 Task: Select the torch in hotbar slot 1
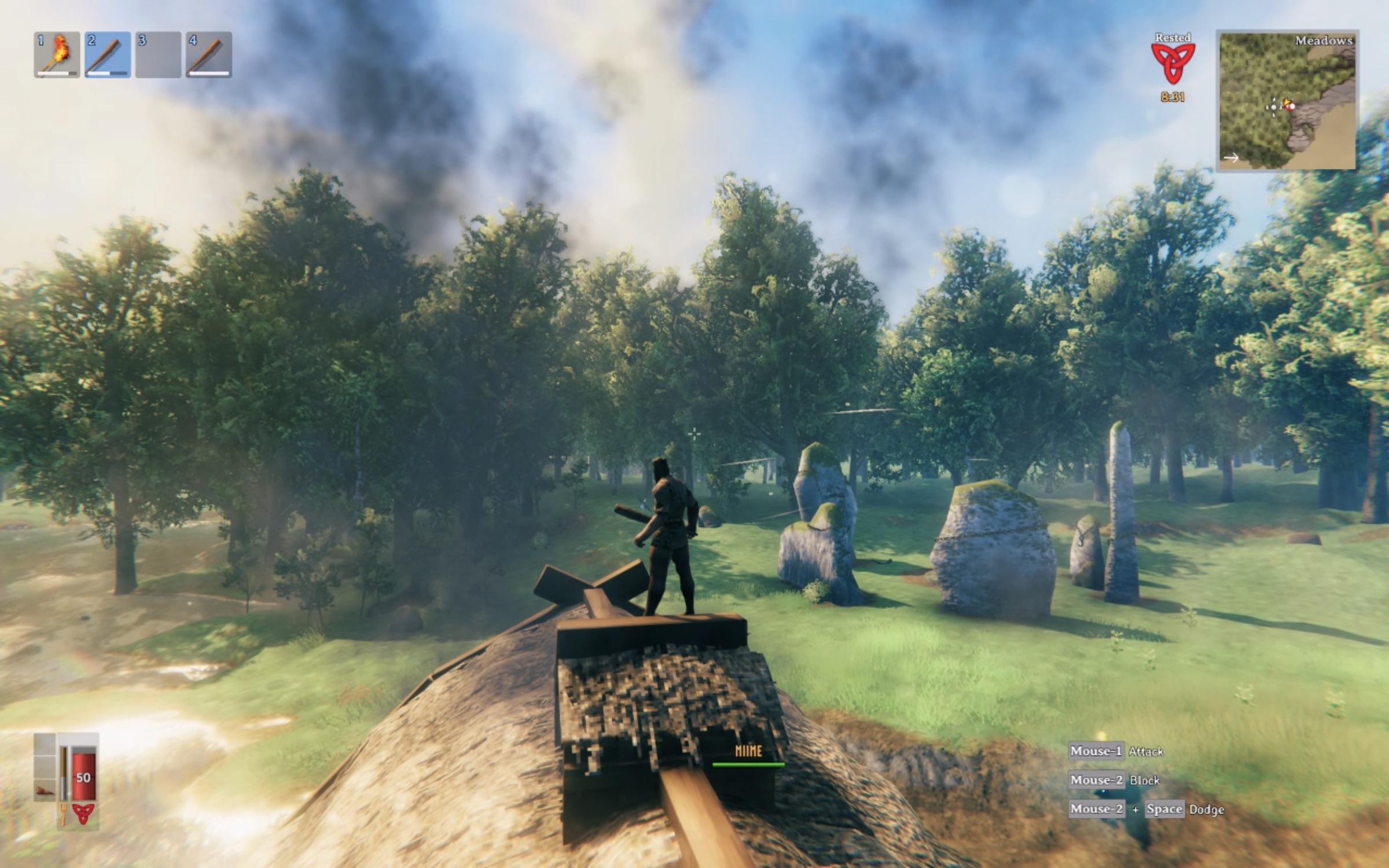[56, 55]
